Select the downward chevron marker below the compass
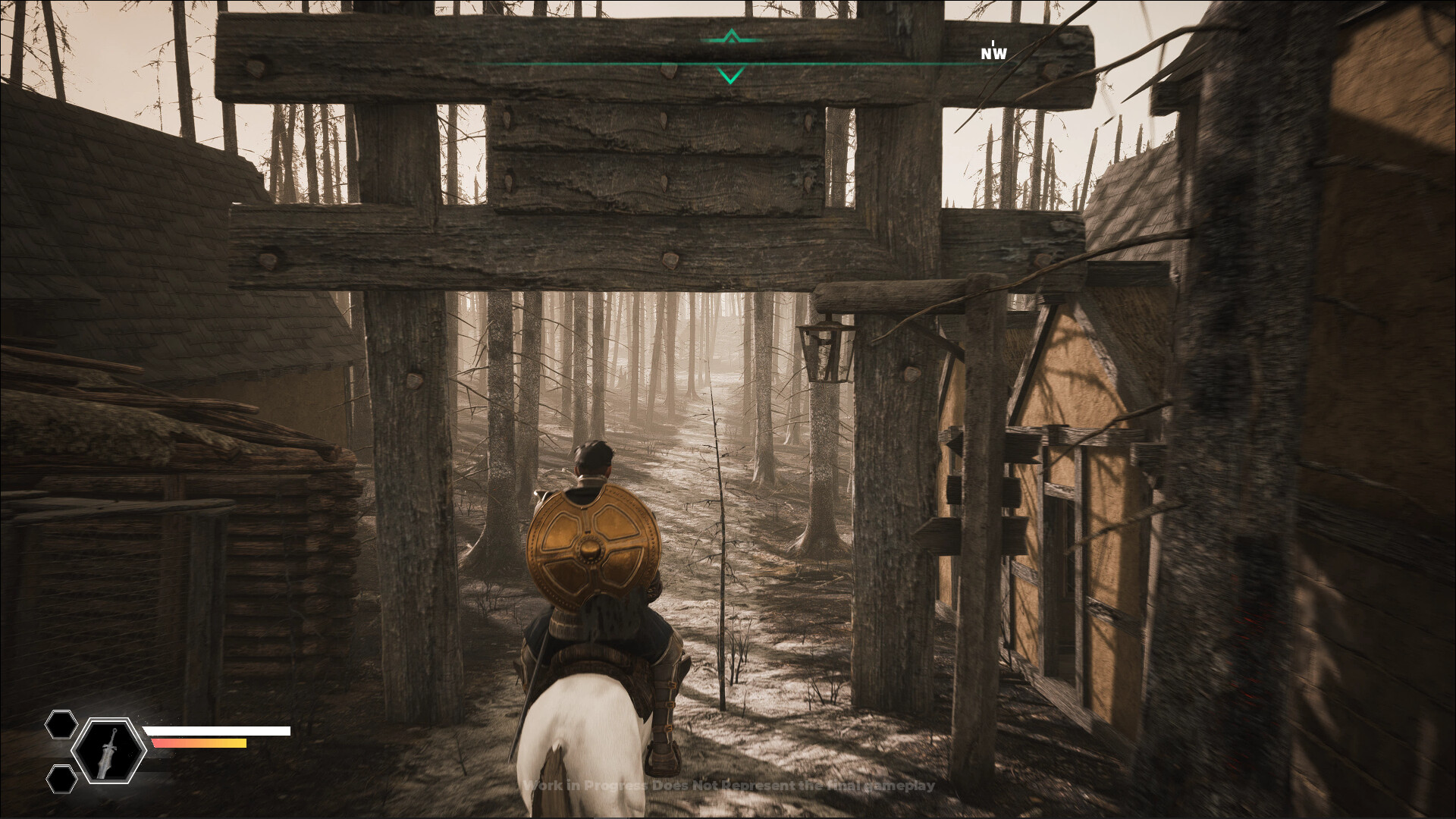This screenshot has width=1456, height=819. 730,74
